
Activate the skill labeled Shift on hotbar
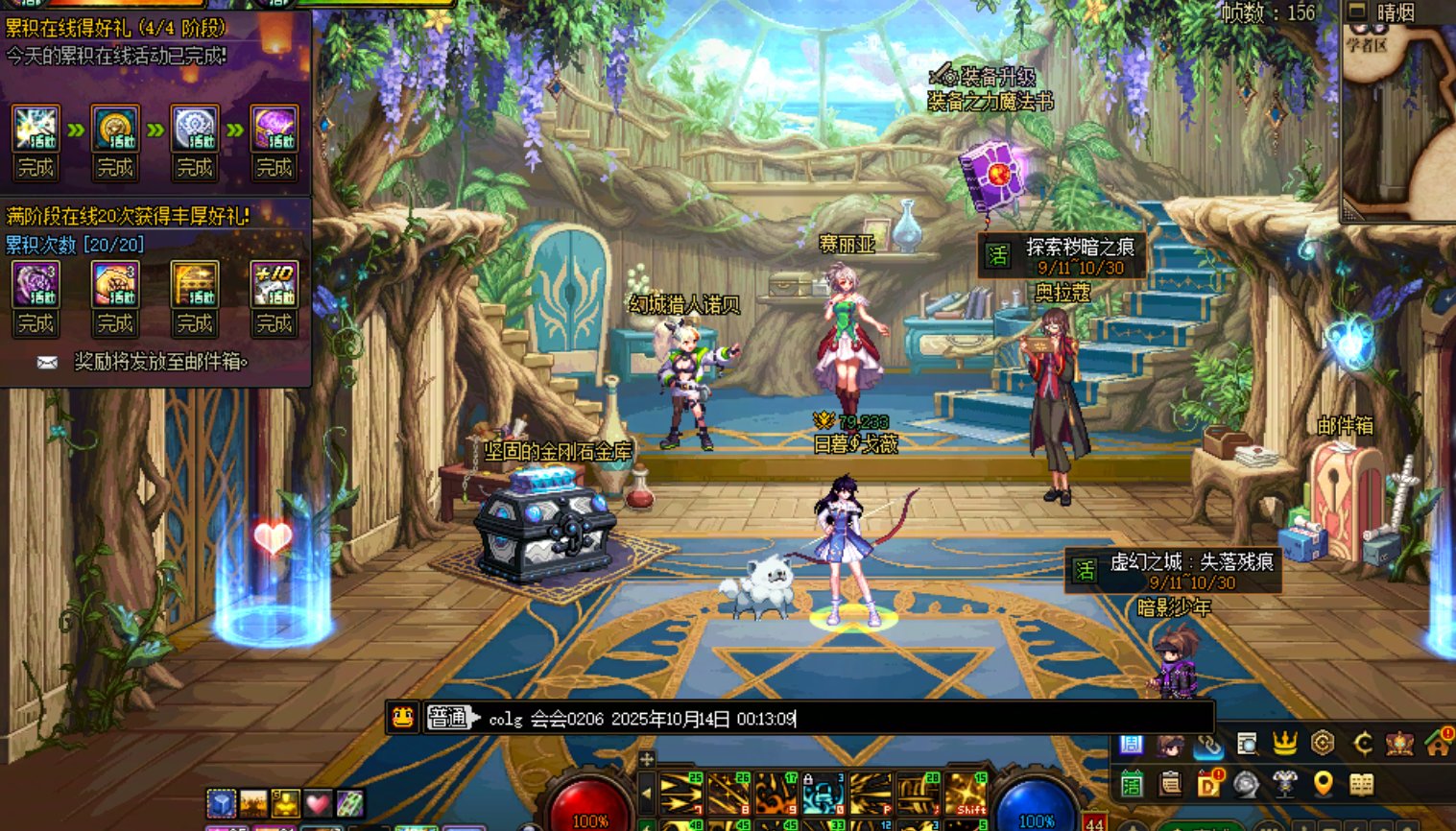point(966,794)
